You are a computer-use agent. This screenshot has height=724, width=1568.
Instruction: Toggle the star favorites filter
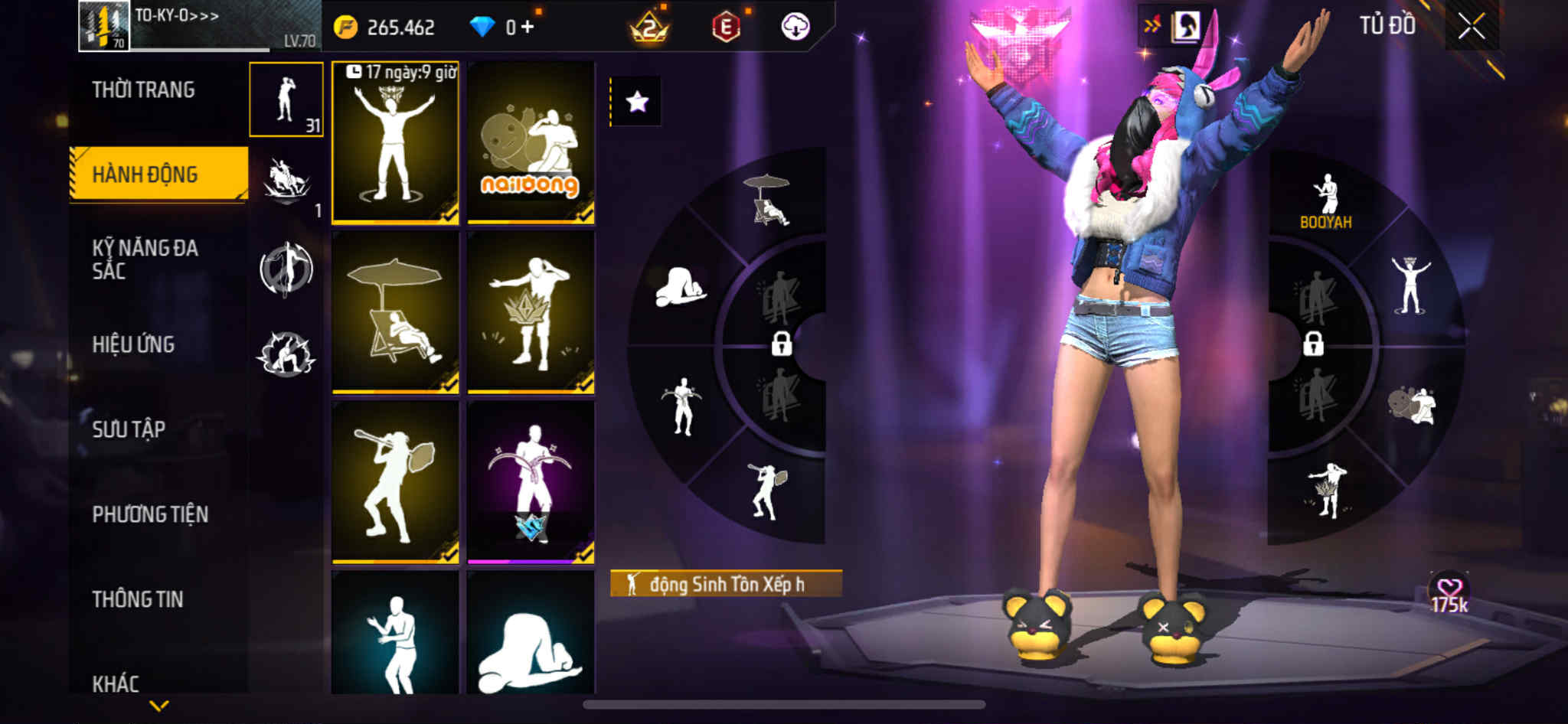coord(637,102)
